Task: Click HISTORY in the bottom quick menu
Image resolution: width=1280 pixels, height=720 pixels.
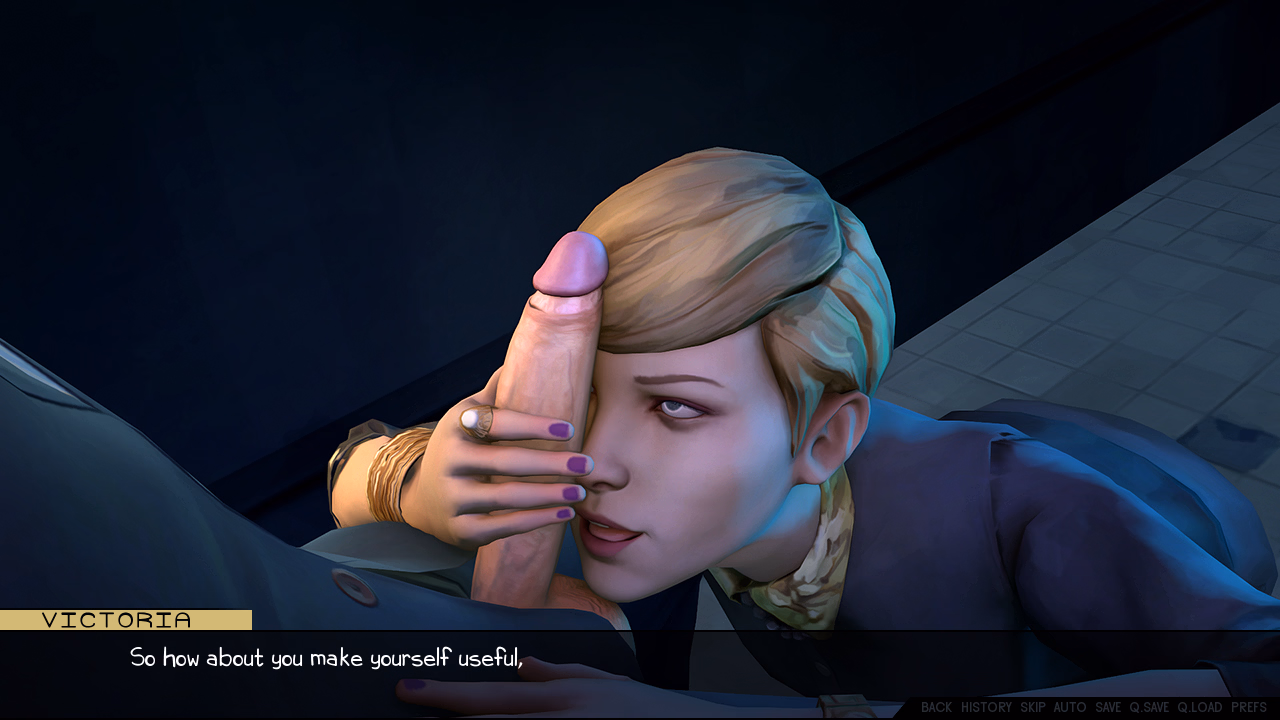Action: click(987, 707)
